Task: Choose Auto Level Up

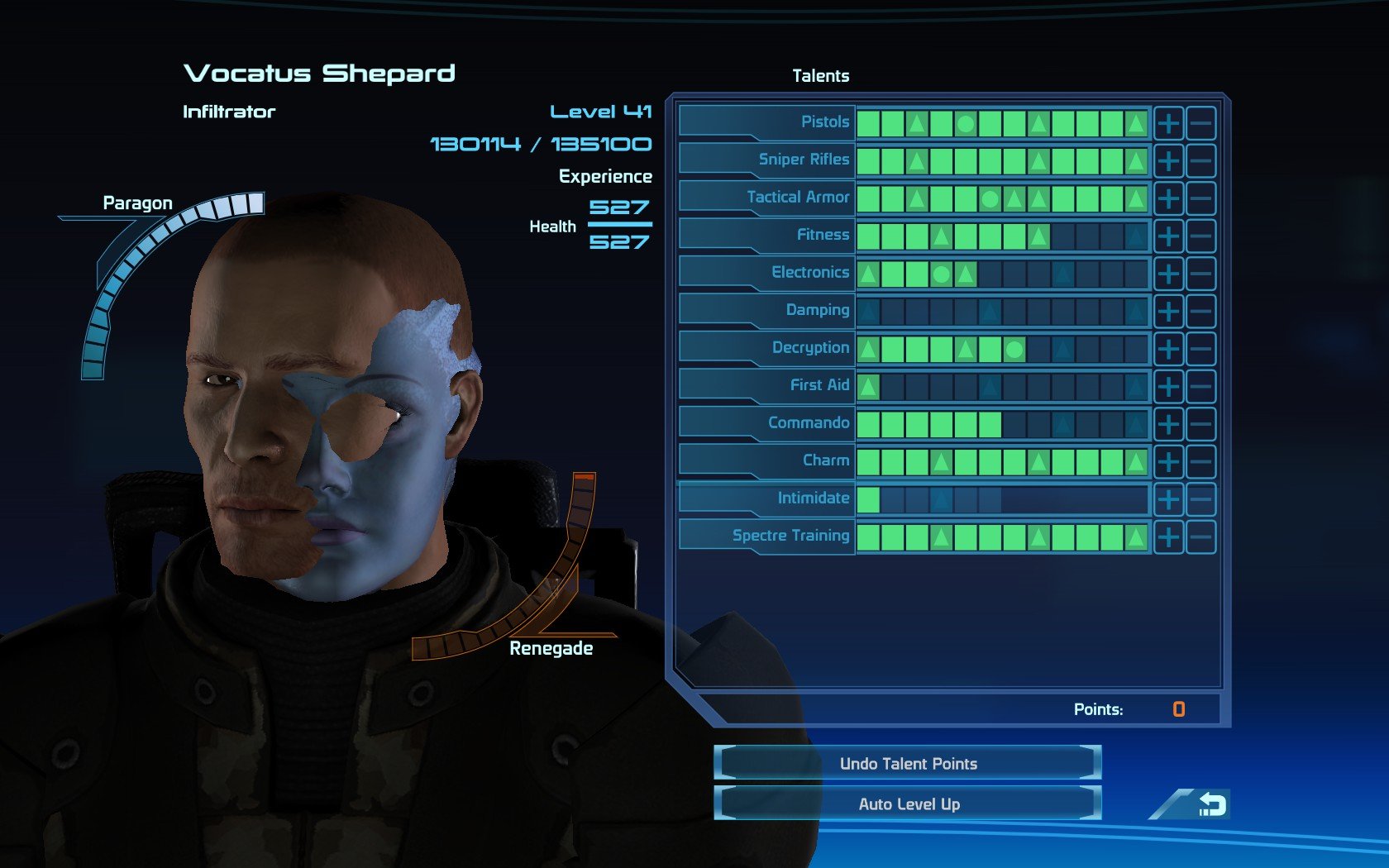Action: (x=908, y=804)
